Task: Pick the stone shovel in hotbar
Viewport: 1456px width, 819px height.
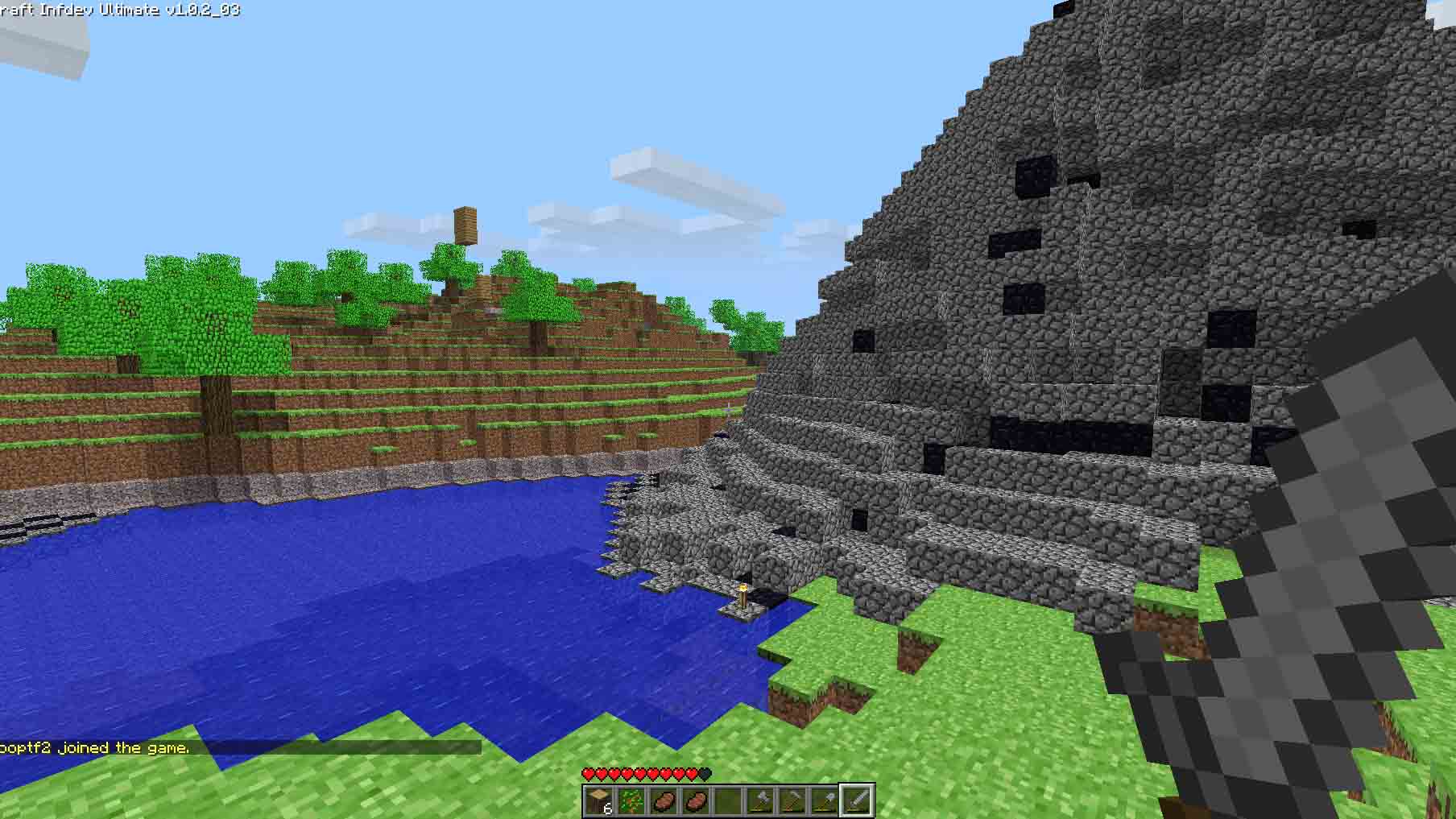Action: [x=824, y=801]
